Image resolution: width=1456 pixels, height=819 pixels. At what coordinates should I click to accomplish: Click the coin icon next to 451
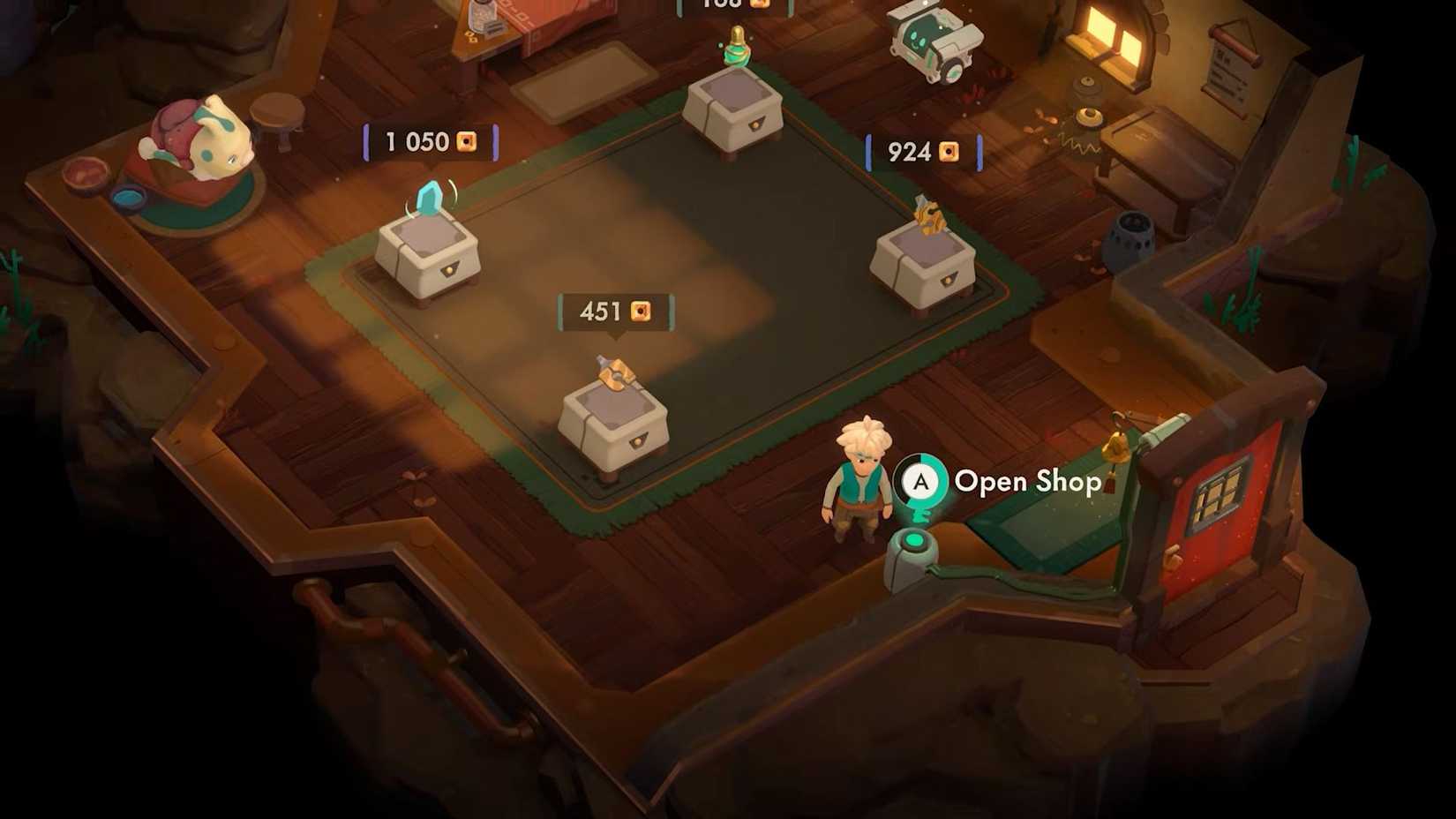click(642, 311)
